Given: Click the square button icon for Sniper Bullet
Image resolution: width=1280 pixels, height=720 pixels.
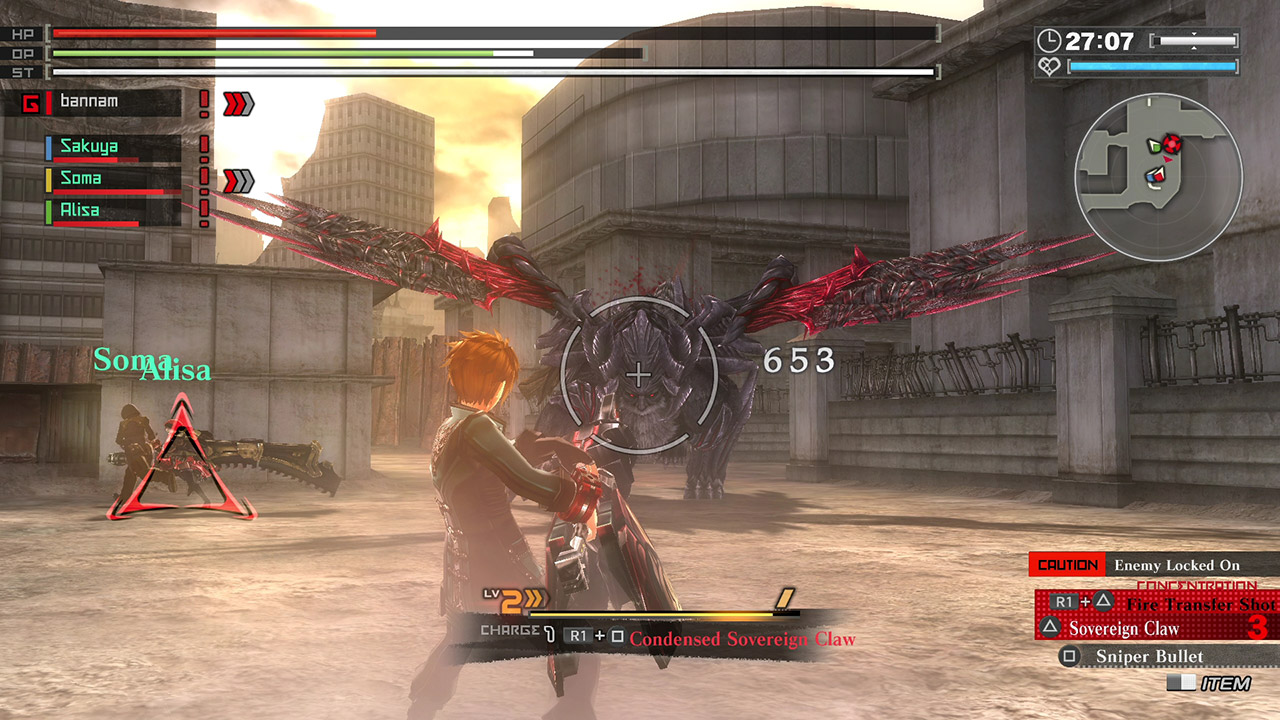Looking at the screenshot, I should [x=1068, y=655].
